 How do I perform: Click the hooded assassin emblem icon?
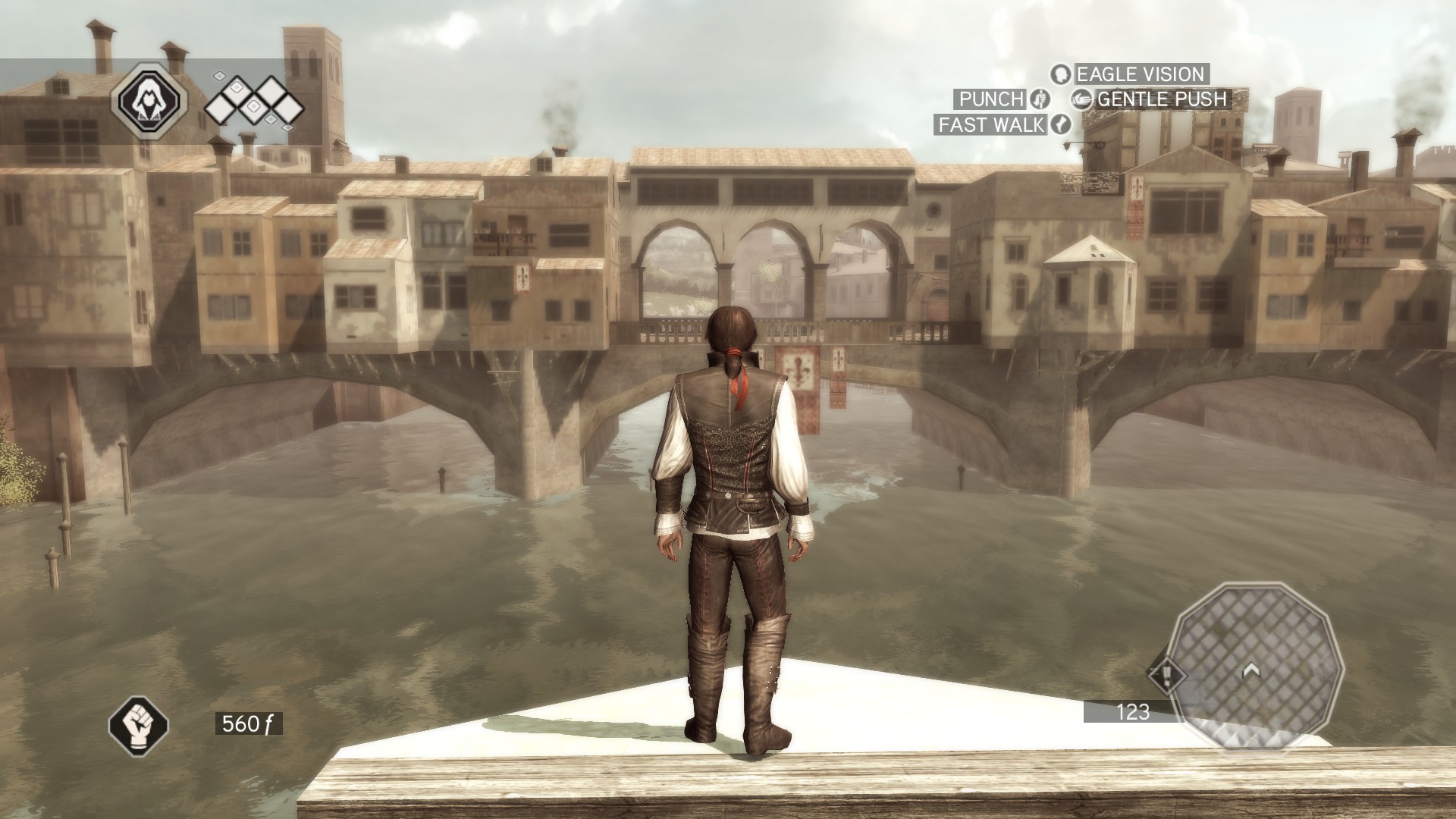(x=149, y=99)
